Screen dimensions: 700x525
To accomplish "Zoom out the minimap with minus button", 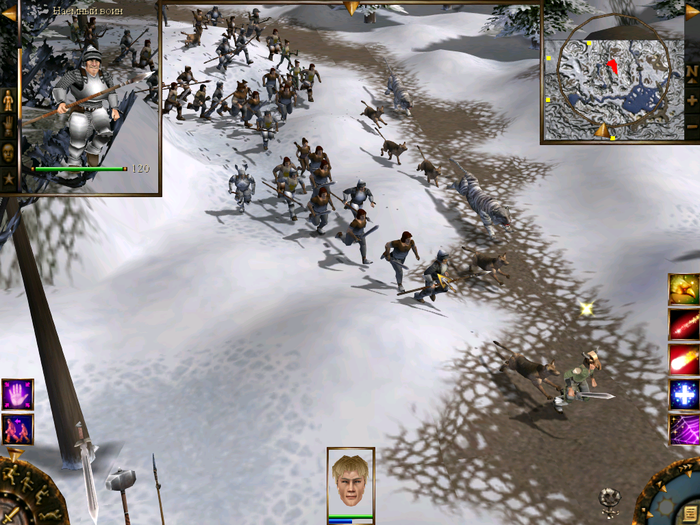I will click(692, 127).
